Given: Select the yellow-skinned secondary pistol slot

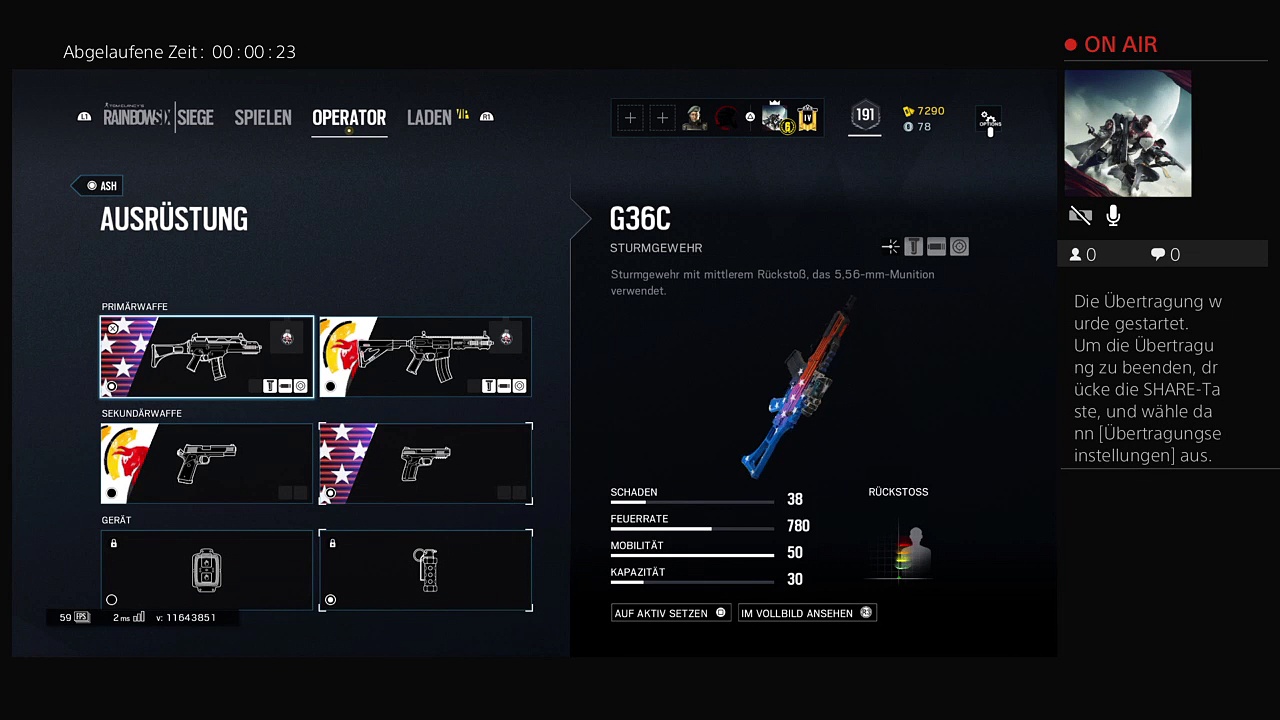Looking at the screenshot, I should tap(206, 464).
